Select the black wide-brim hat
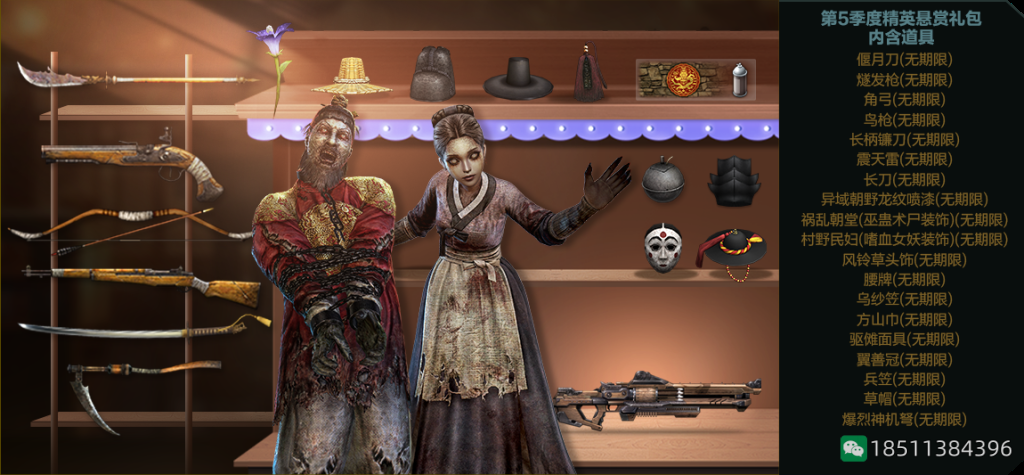 tap(518, 77)
